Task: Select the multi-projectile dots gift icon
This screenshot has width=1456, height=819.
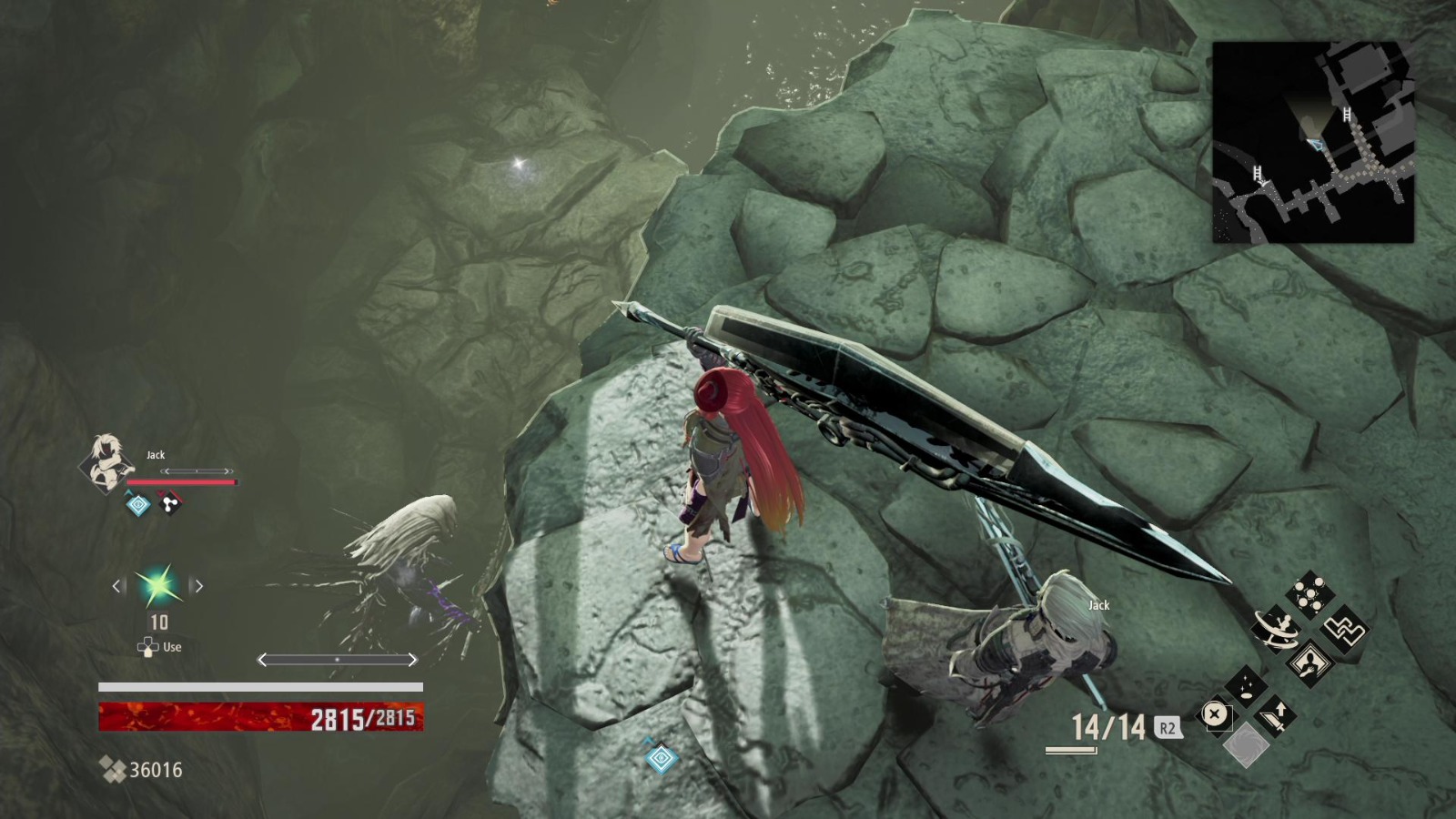Action: [x=1310, y=593]
